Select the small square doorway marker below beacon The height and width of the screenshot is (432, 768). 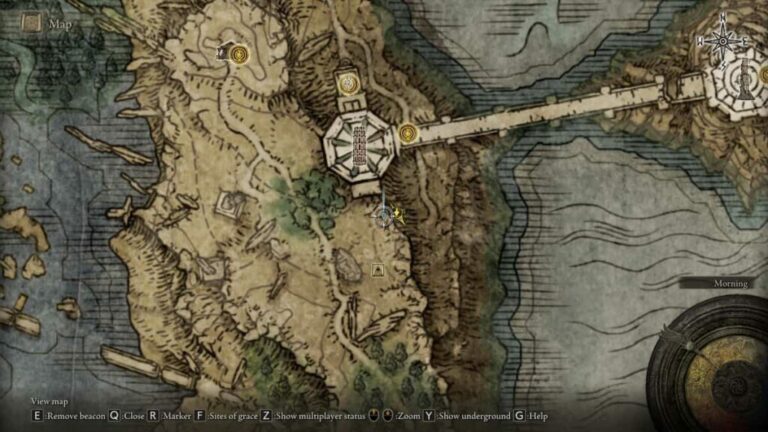(378, 269)
